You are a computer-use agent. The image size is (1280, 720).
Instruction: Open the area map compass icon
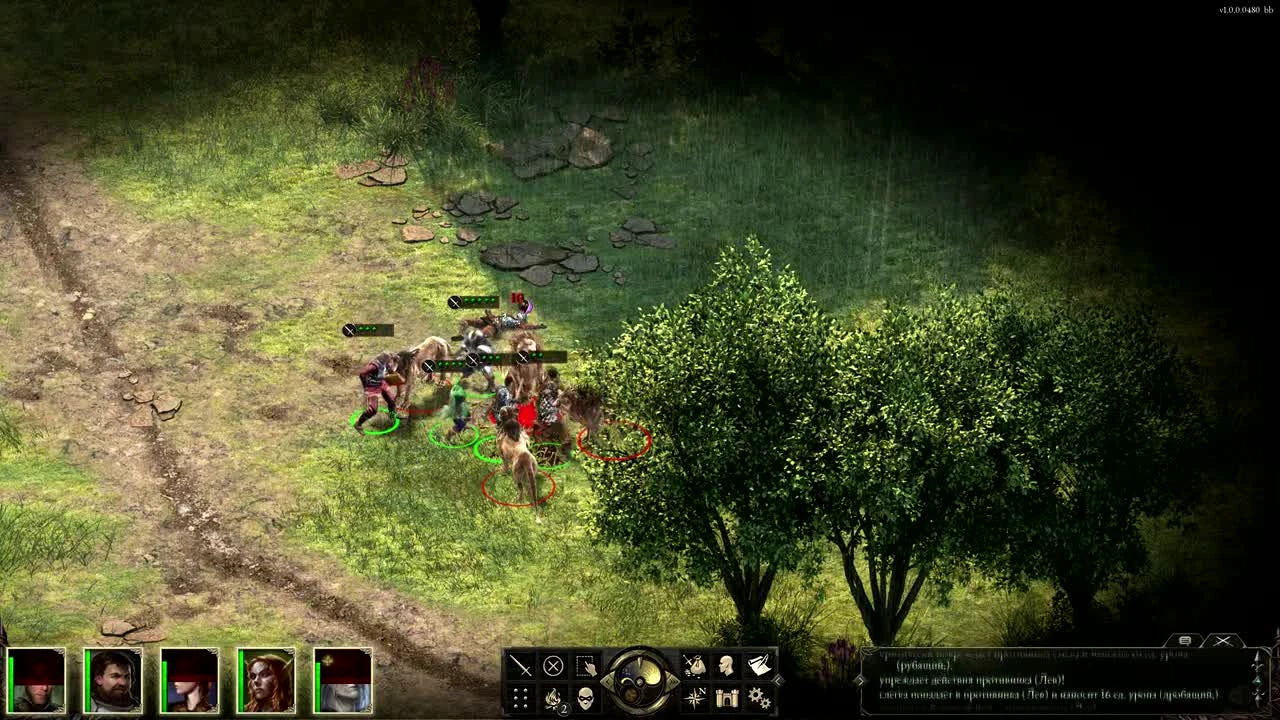tap(696, 700)
